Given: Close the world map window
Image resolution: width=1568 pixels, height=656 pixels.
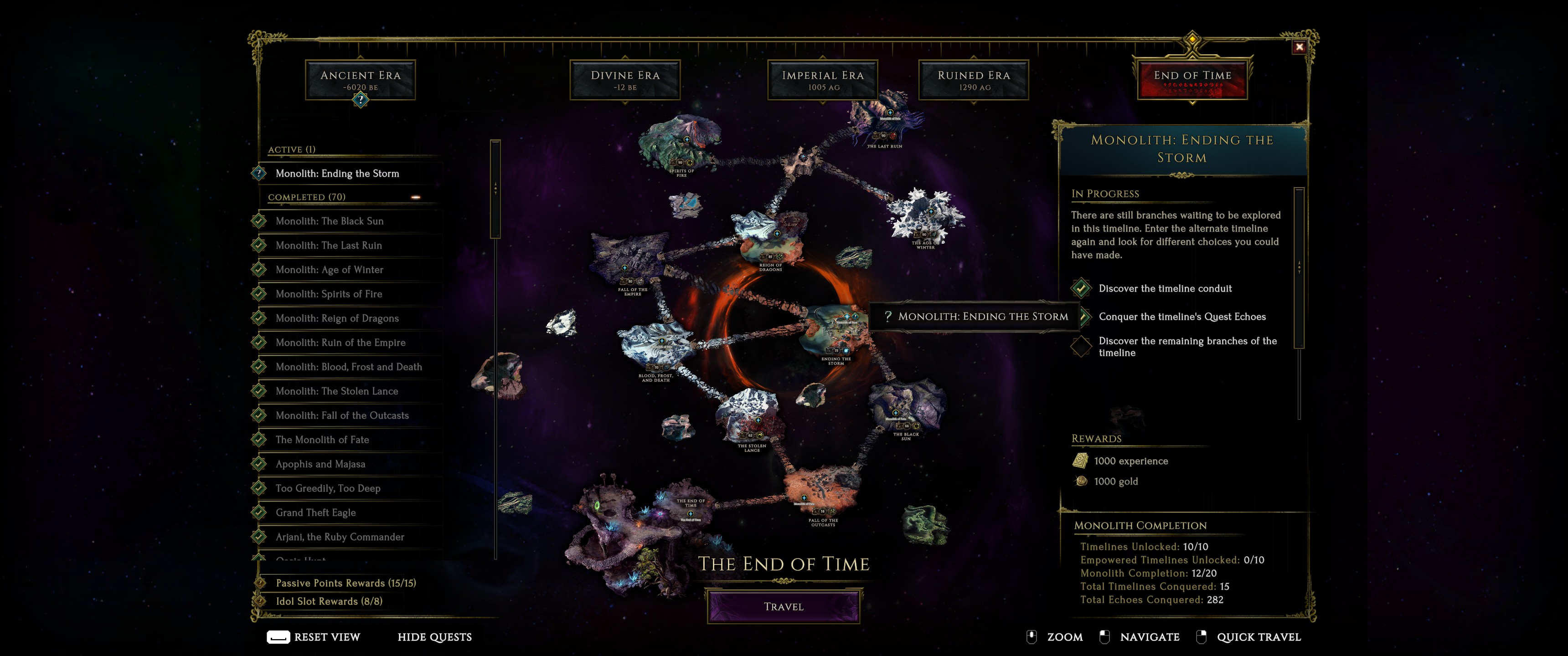Looking at the screenshot, I should click(1299, 47).
